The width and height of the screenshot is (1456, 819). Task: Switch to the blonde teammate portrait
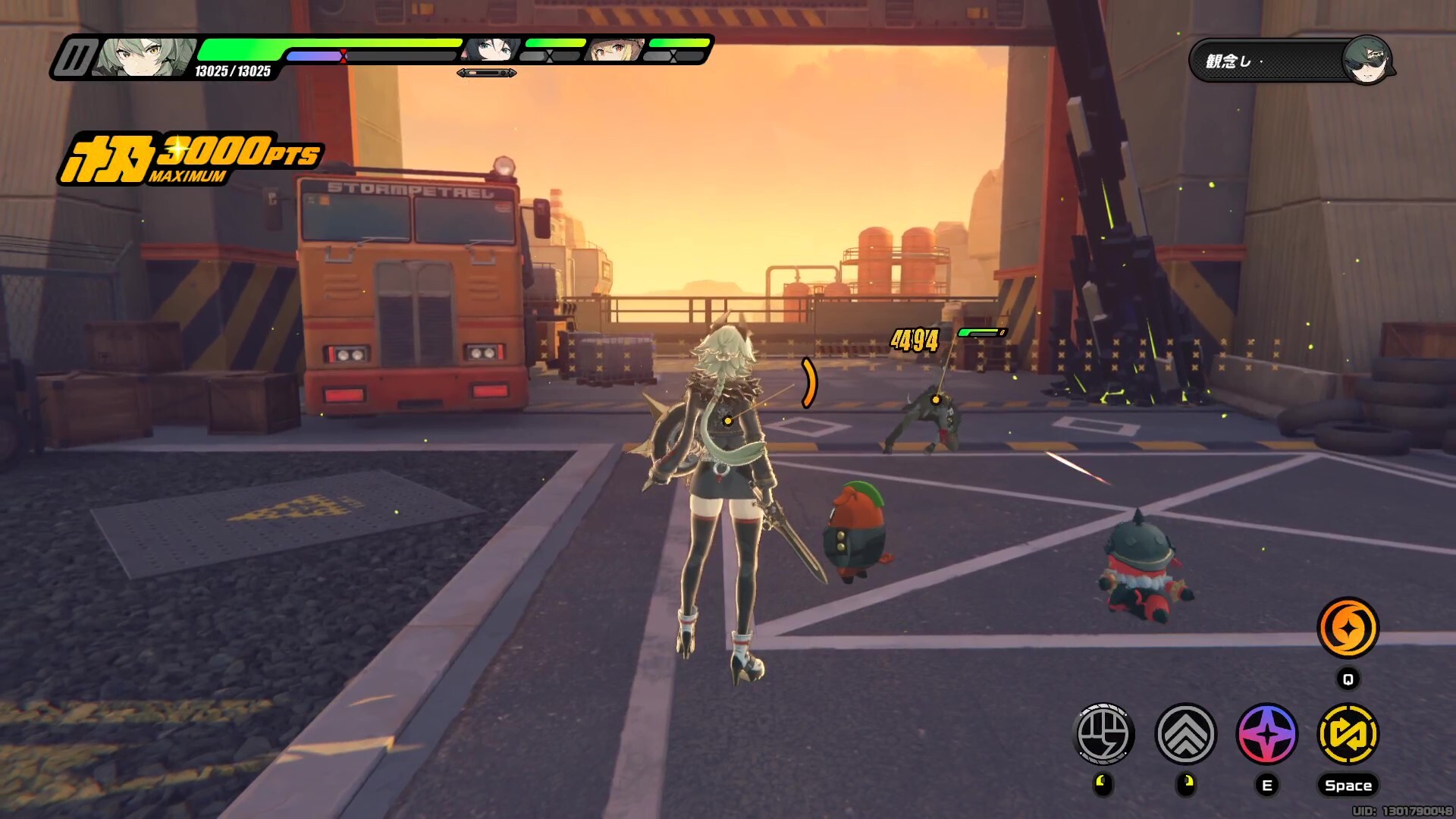(x=616, y=50)
